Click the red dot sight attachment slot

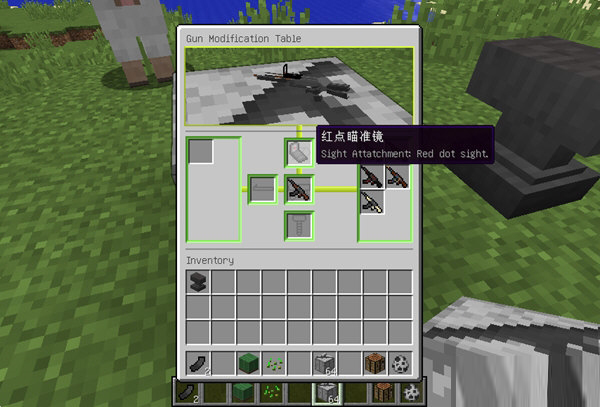click(x=300, y=152)
